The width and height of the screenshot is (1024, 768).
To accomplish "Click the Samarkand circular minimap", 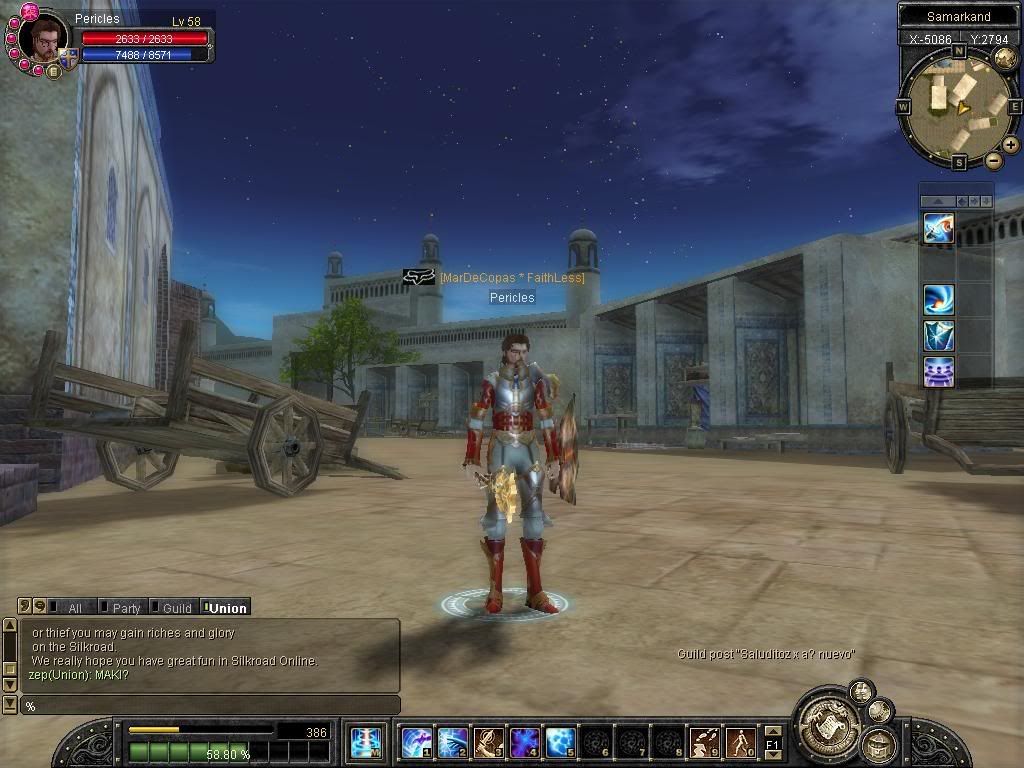I will point(957,104).
